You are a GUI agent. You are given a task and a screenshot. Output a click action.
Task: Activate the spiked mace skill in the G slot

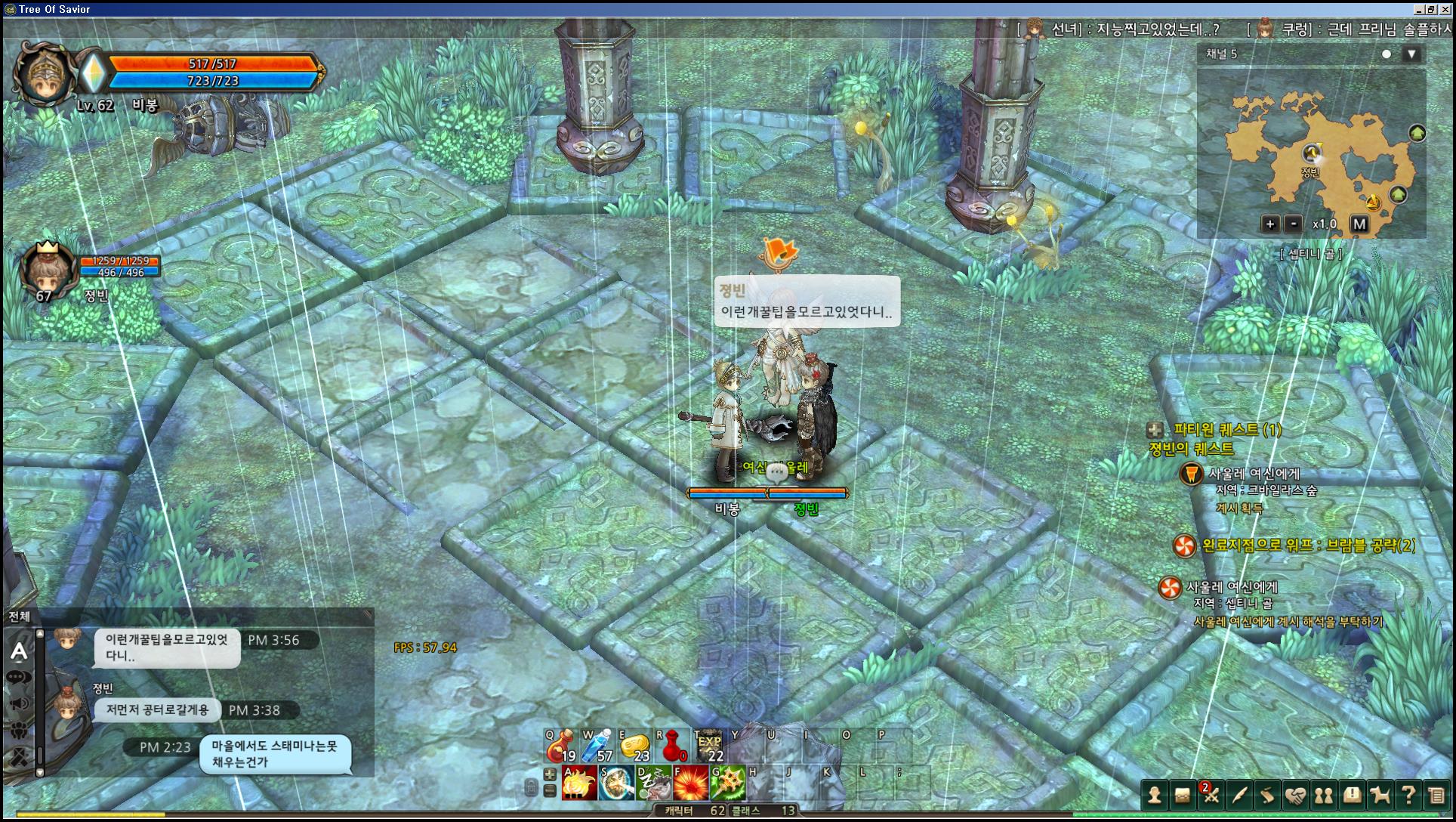(727, 783)
